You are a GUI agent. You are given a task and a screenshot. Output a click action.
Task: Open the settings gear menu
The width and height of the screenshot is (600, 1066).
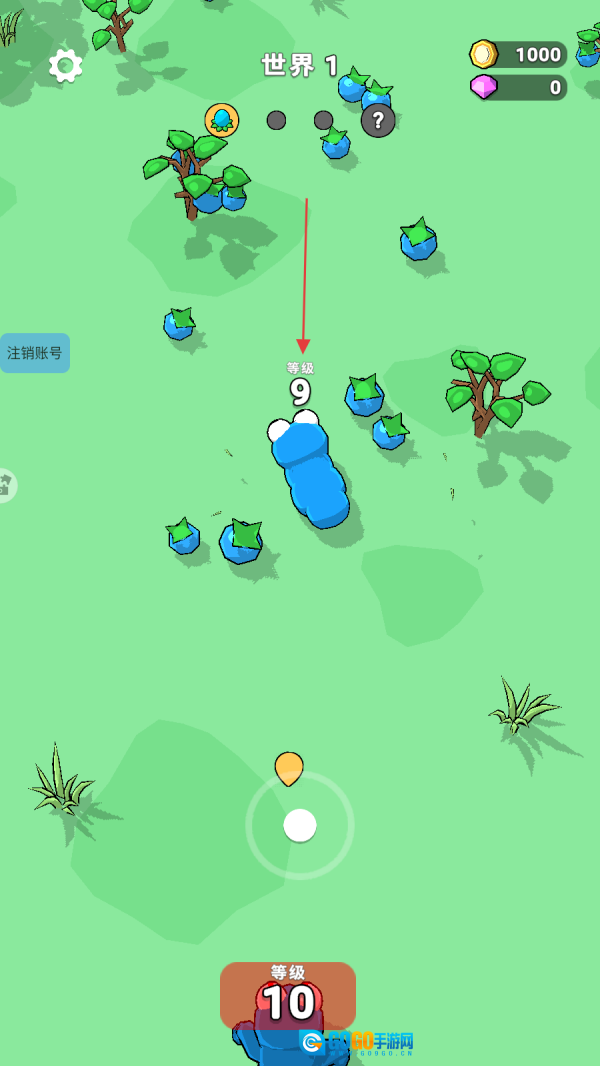(x=65, y=66)
